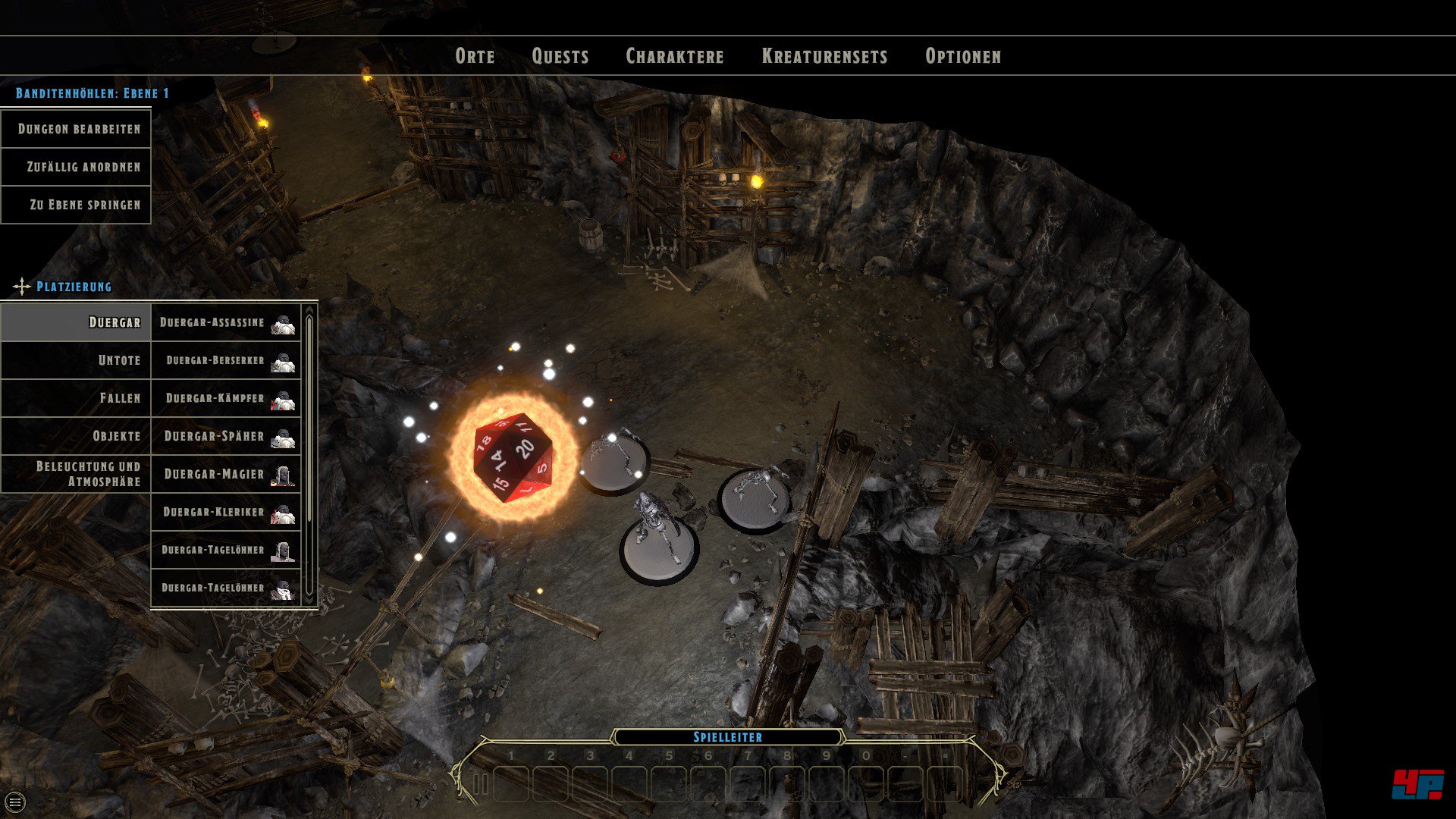Open the Kreaturensets menu
1456x819 pixels.
[824, 56]
